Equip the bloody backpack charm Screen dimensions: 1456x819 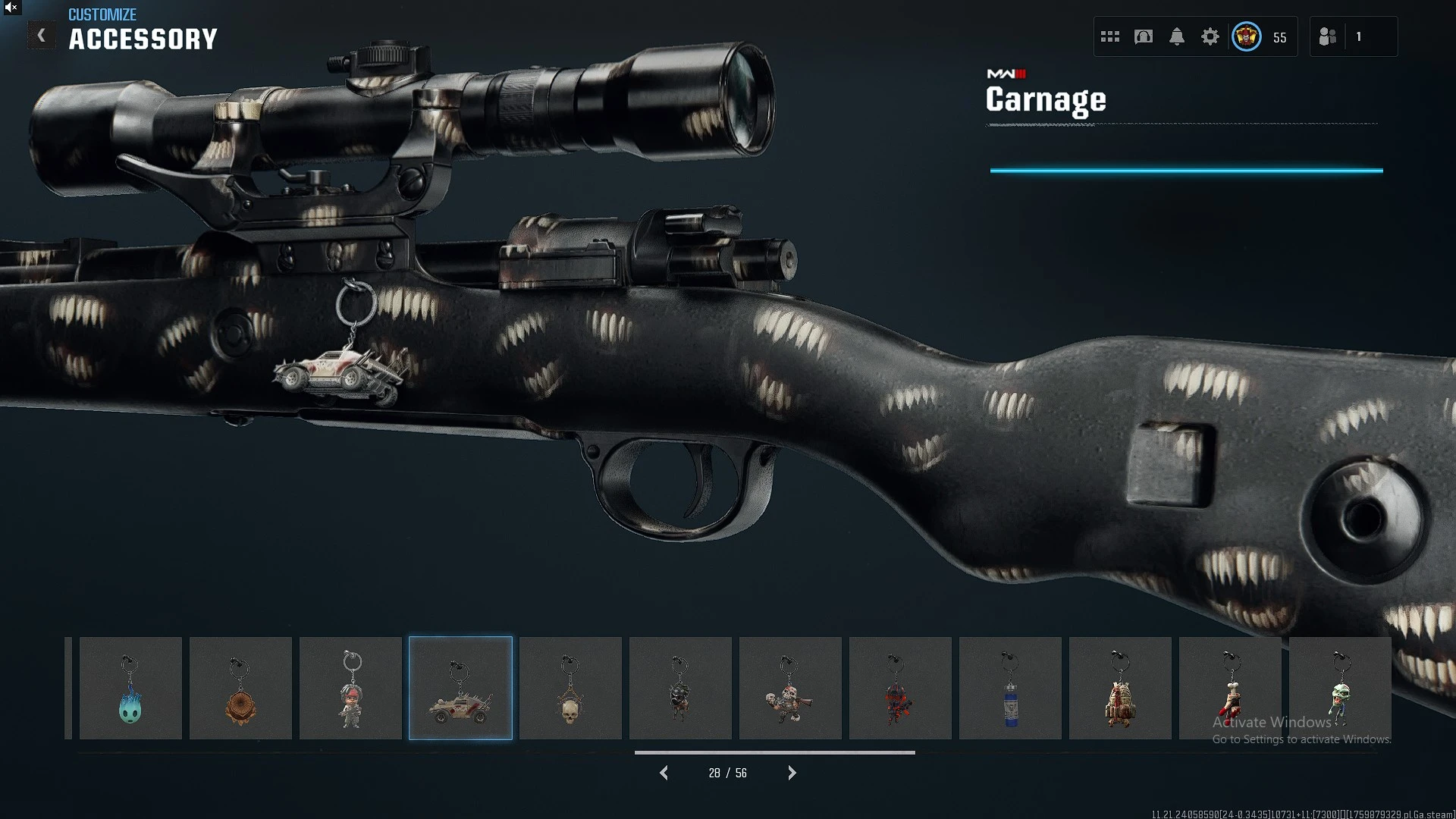coord(1120,689)
